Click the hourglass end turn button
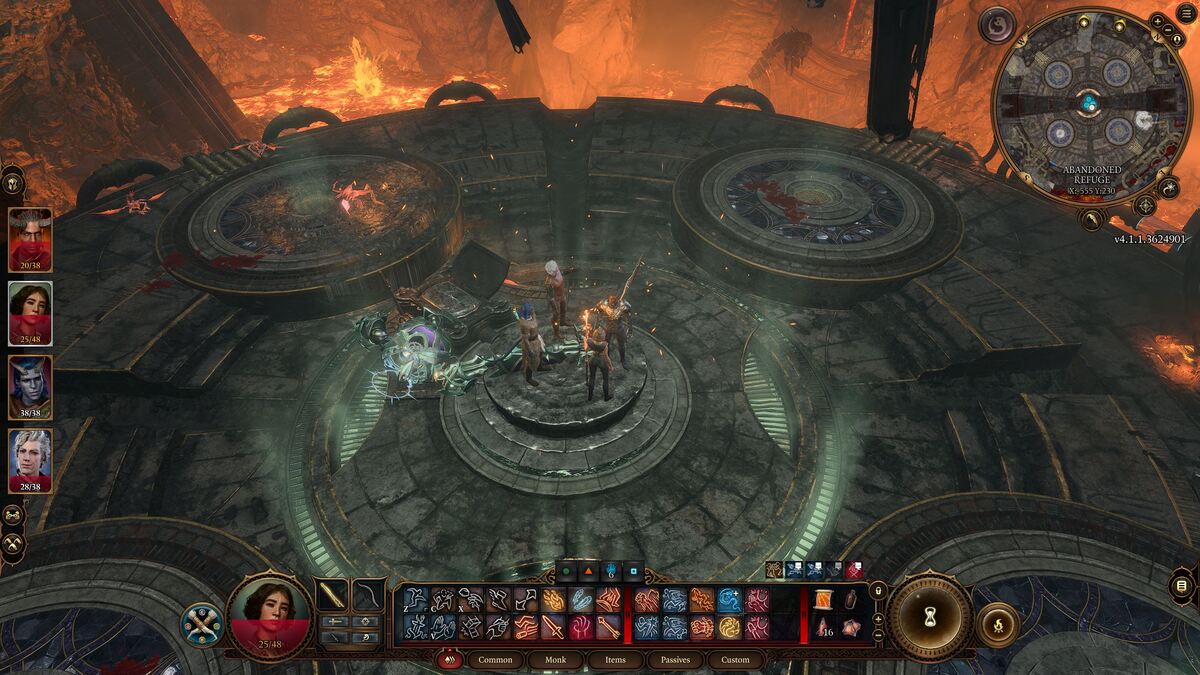This screenshot has width=1200, height=675. point(931,617)
